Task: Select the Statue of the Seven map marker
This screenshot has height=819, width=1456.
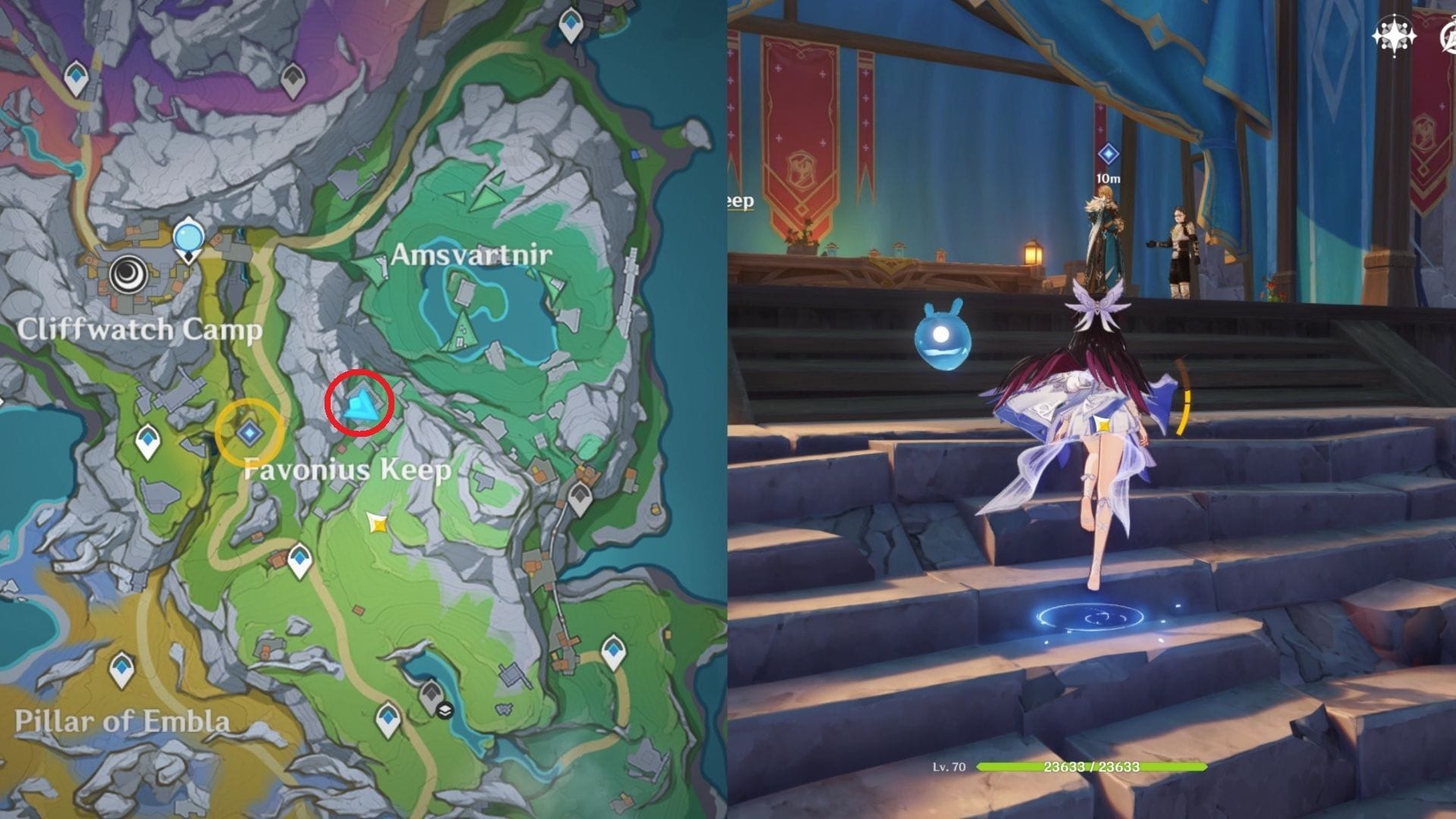Action: pyautogui.click(x=187, y=238)
